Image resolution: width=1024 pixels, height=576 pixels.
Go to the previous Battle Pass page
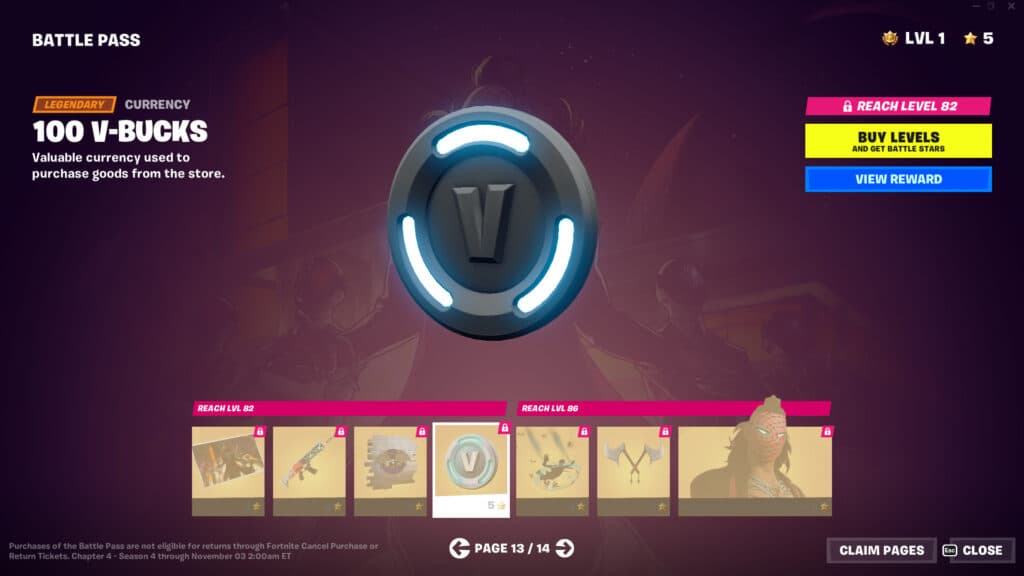459,547
